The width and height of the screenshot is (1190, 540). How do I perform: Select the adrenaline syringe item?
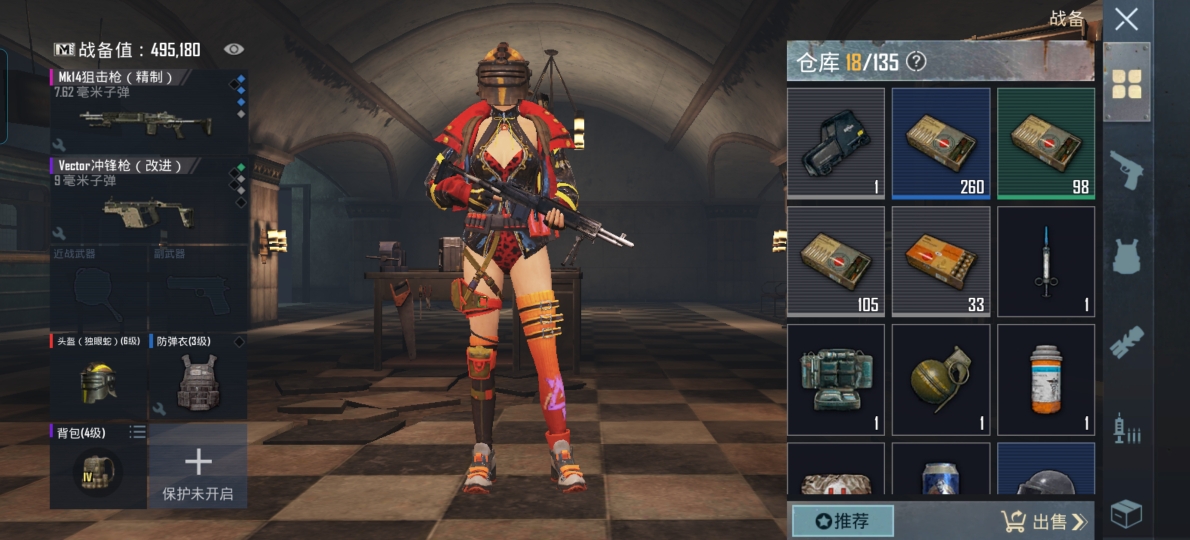click(x=1045, y=260)
